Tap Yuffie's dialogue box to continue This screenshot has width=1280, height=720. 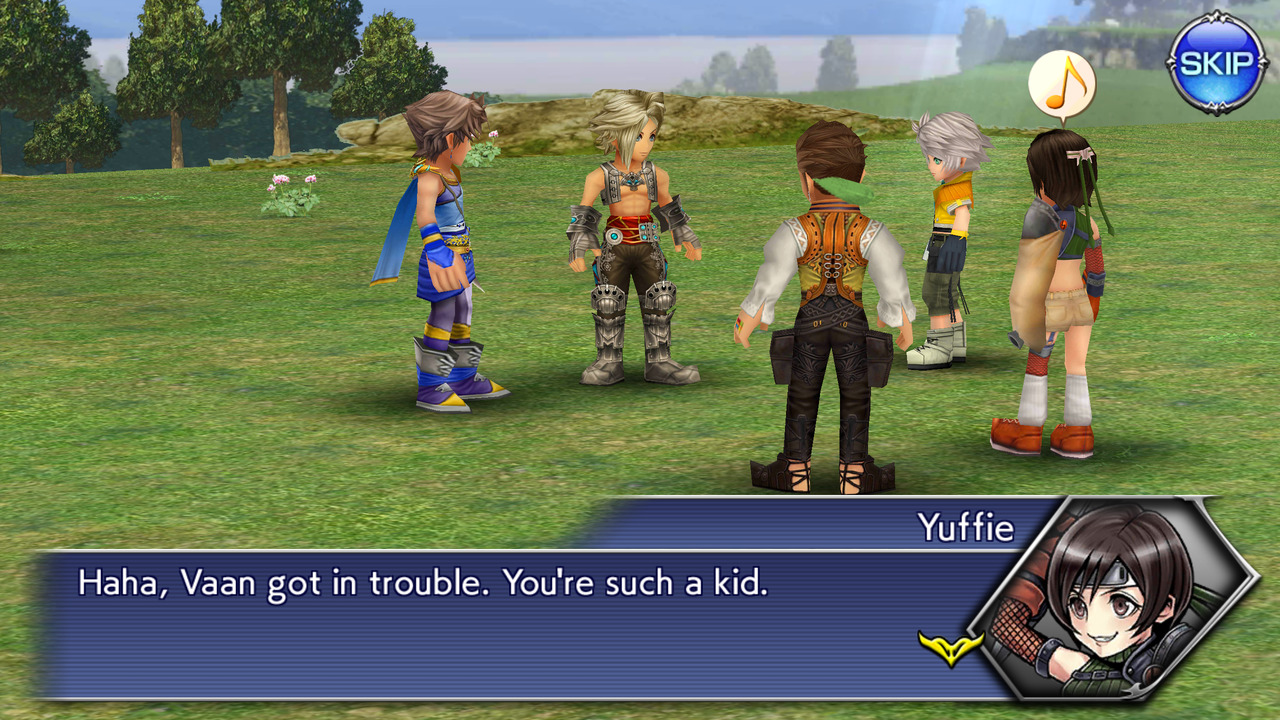500,622
